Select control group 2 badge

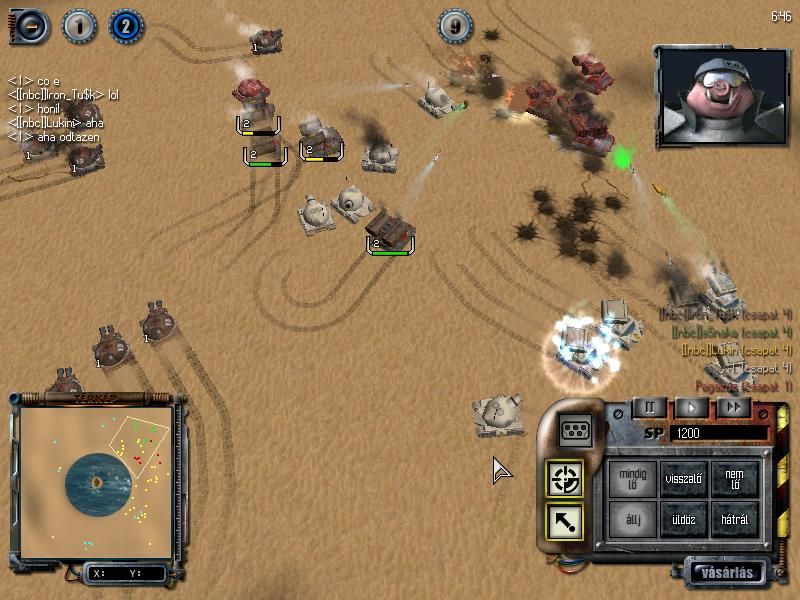click(x=126, y=25)
